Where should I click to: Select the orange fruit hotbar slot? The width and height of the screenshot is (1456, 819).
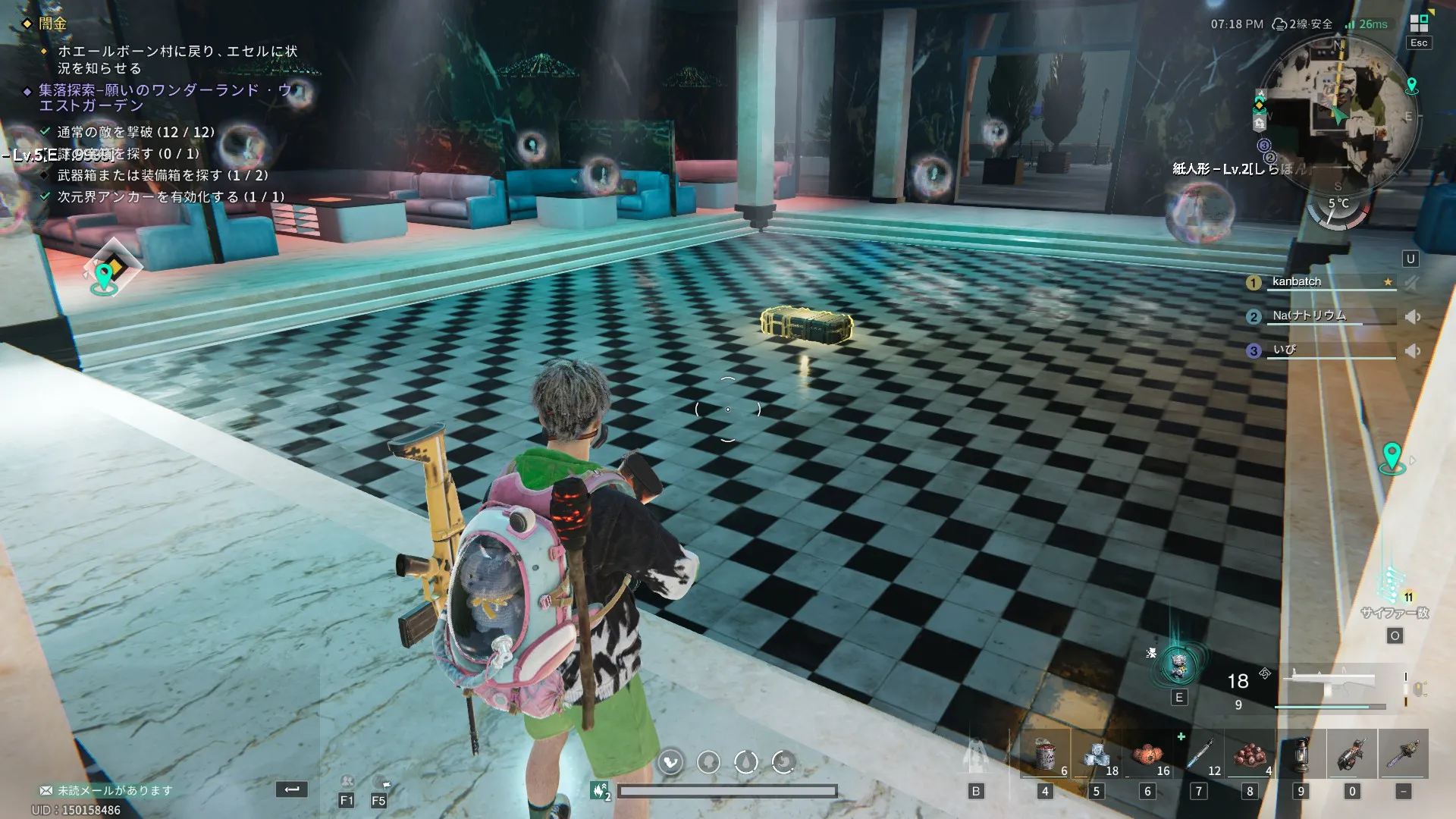tap(1148, 755)
